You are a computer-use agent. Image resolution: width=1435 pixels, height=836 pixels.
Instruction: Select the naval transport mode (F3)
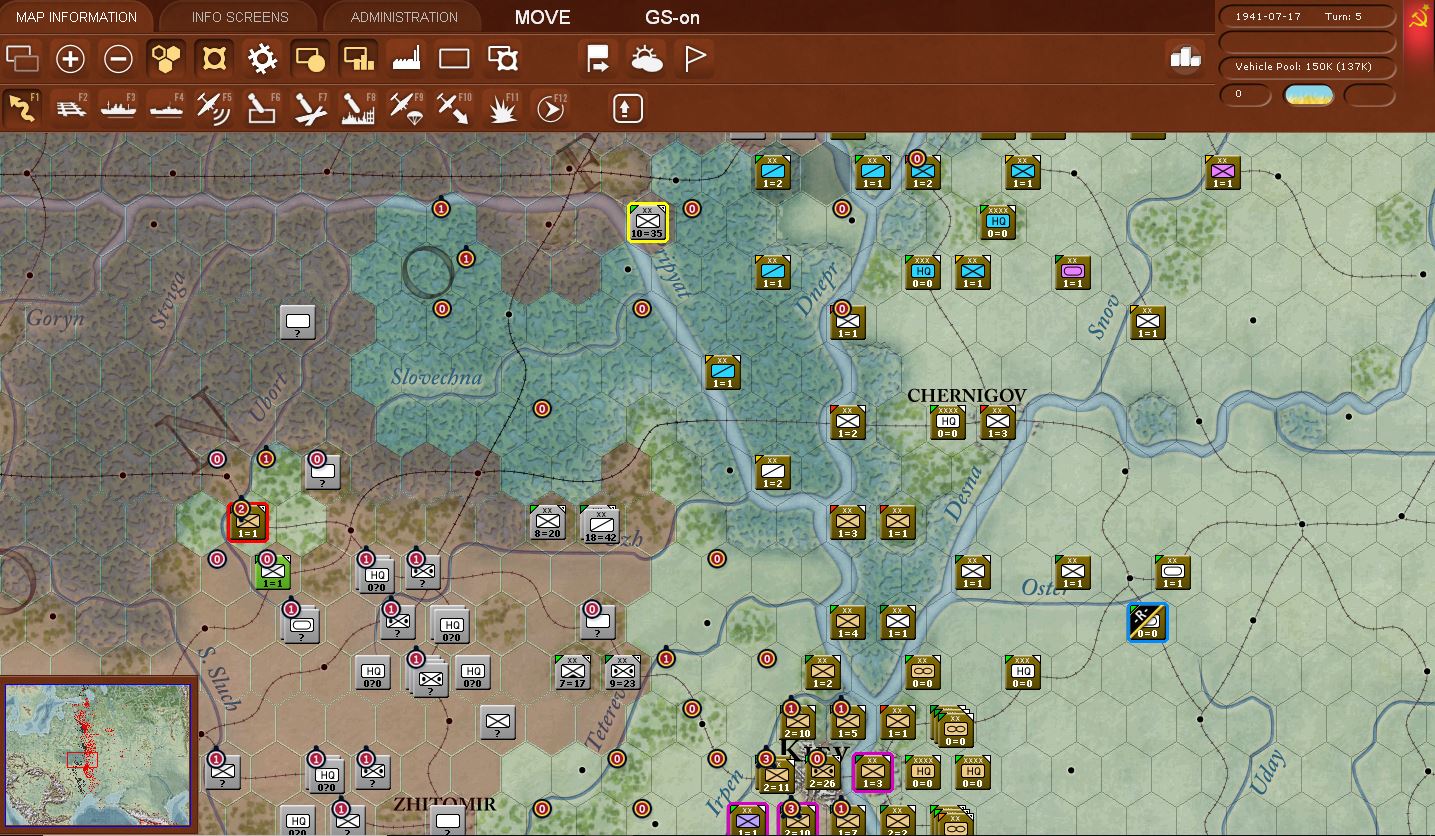[119, 107]
